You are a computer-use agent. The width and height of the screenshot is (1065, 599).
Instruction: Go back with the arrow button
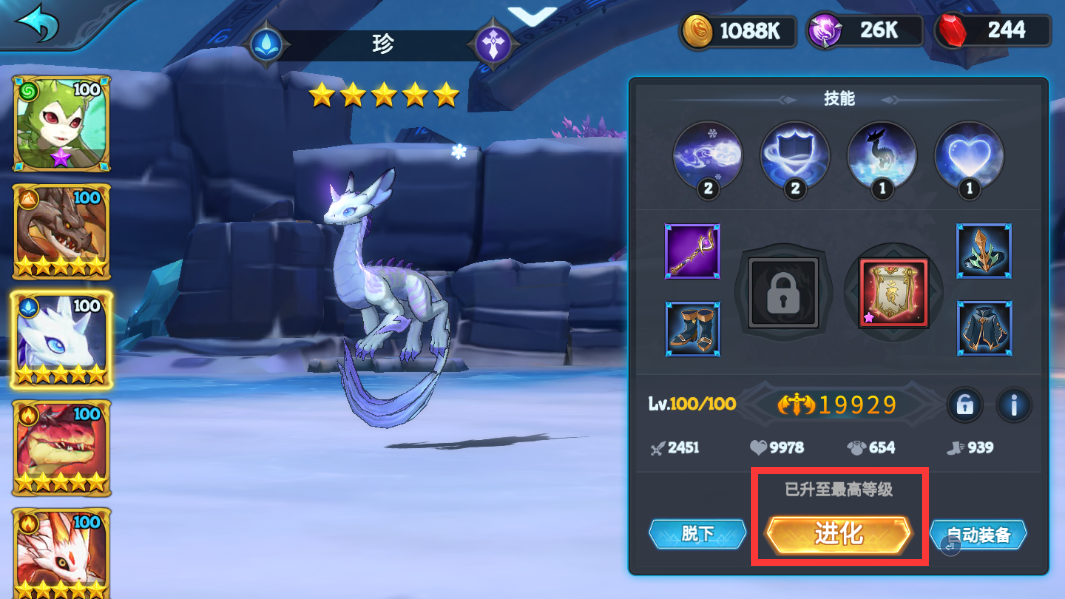click(37, 24)
